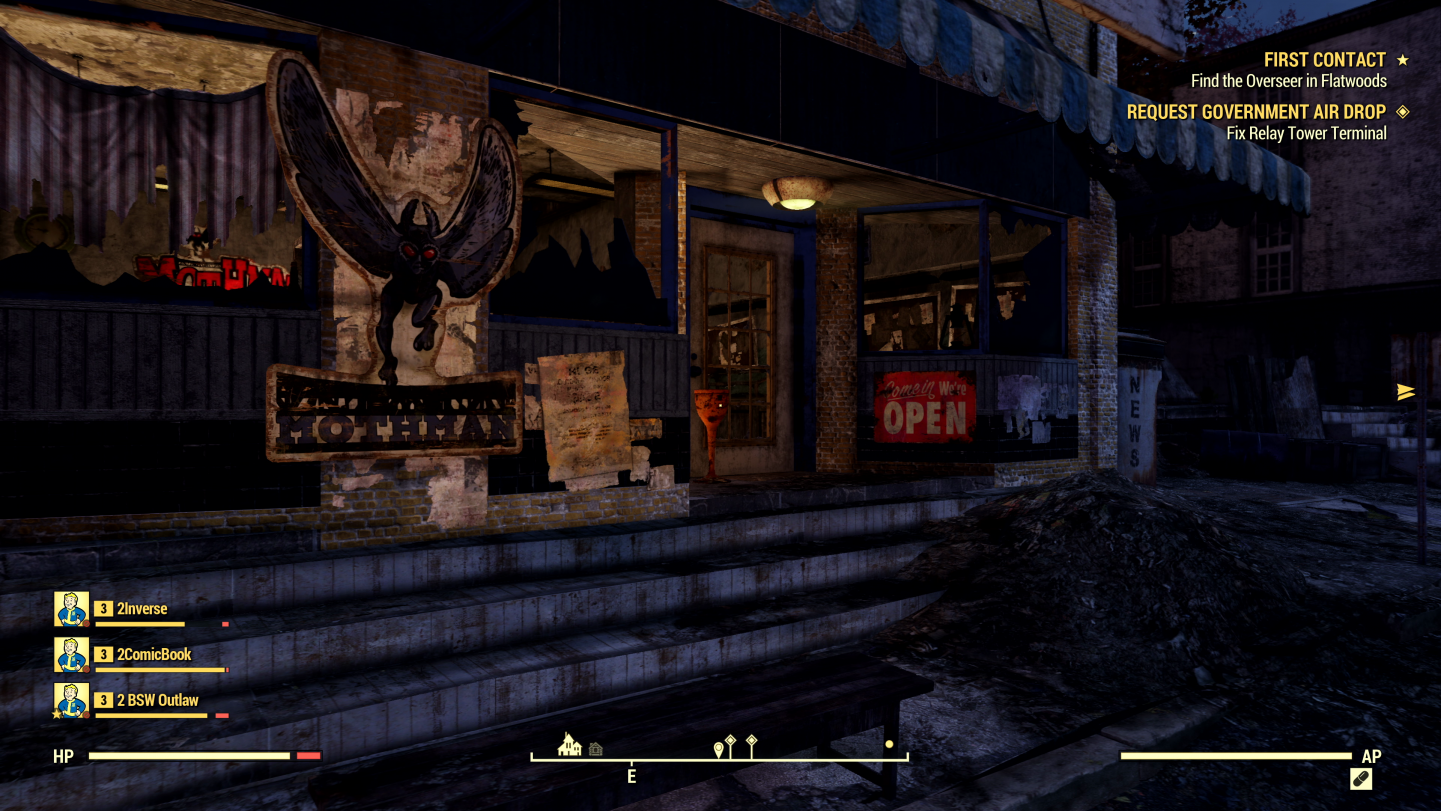Viewport: 1441px width, 811px height.
Task: Select the Request Government Air Drop quest
Action: (1256, 112)
